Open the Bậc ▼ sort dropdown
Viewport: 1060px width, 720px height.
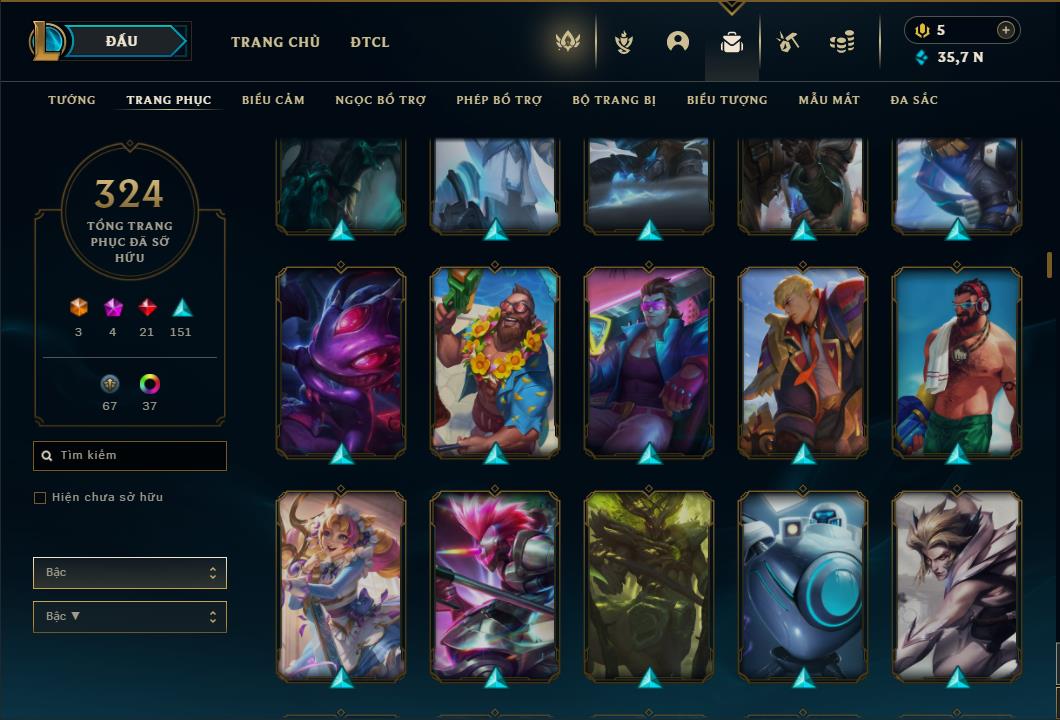130,617
